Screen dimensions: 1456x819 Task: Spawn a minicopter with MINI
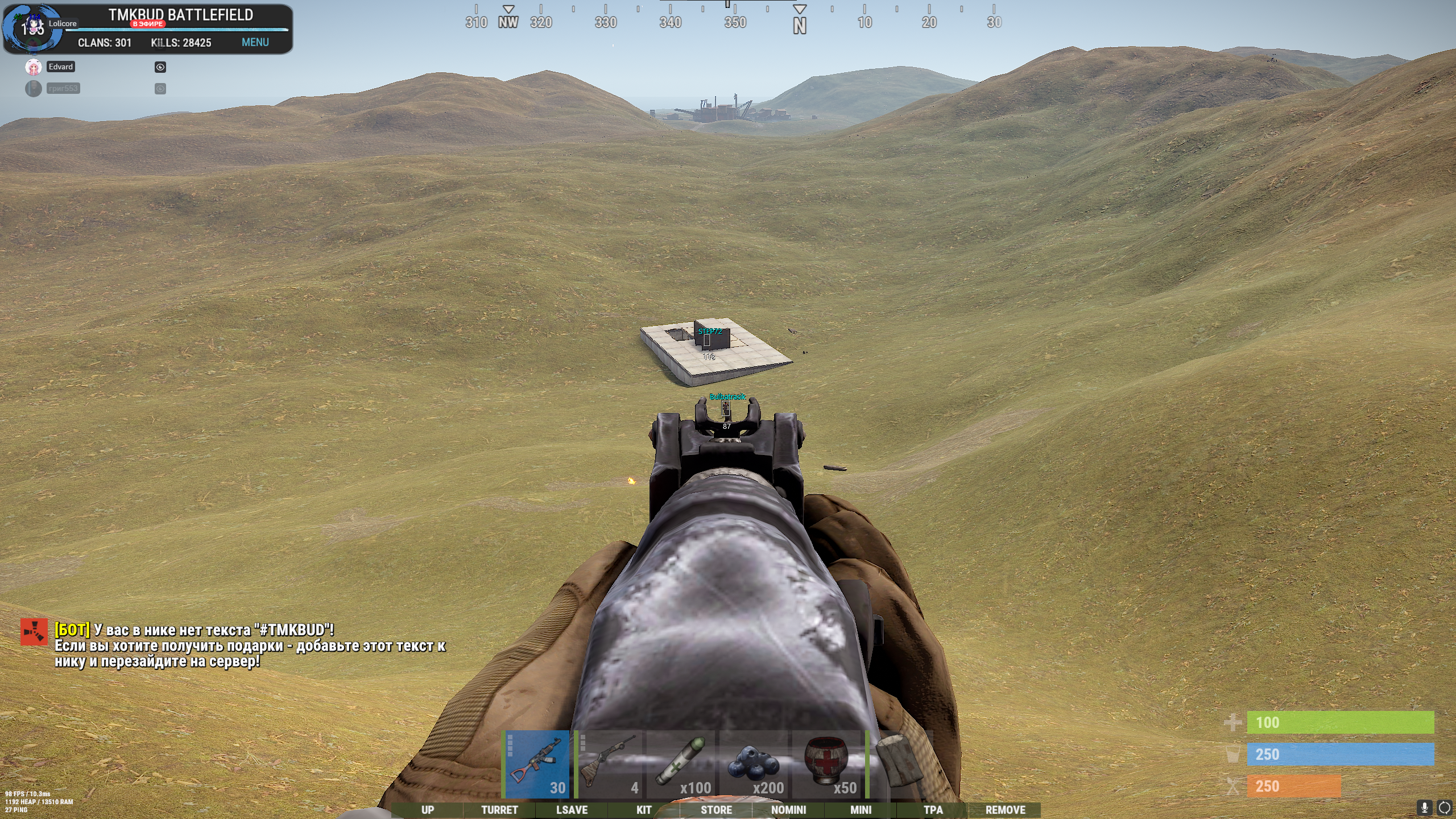pyautogui.click(x=861, y=810)
